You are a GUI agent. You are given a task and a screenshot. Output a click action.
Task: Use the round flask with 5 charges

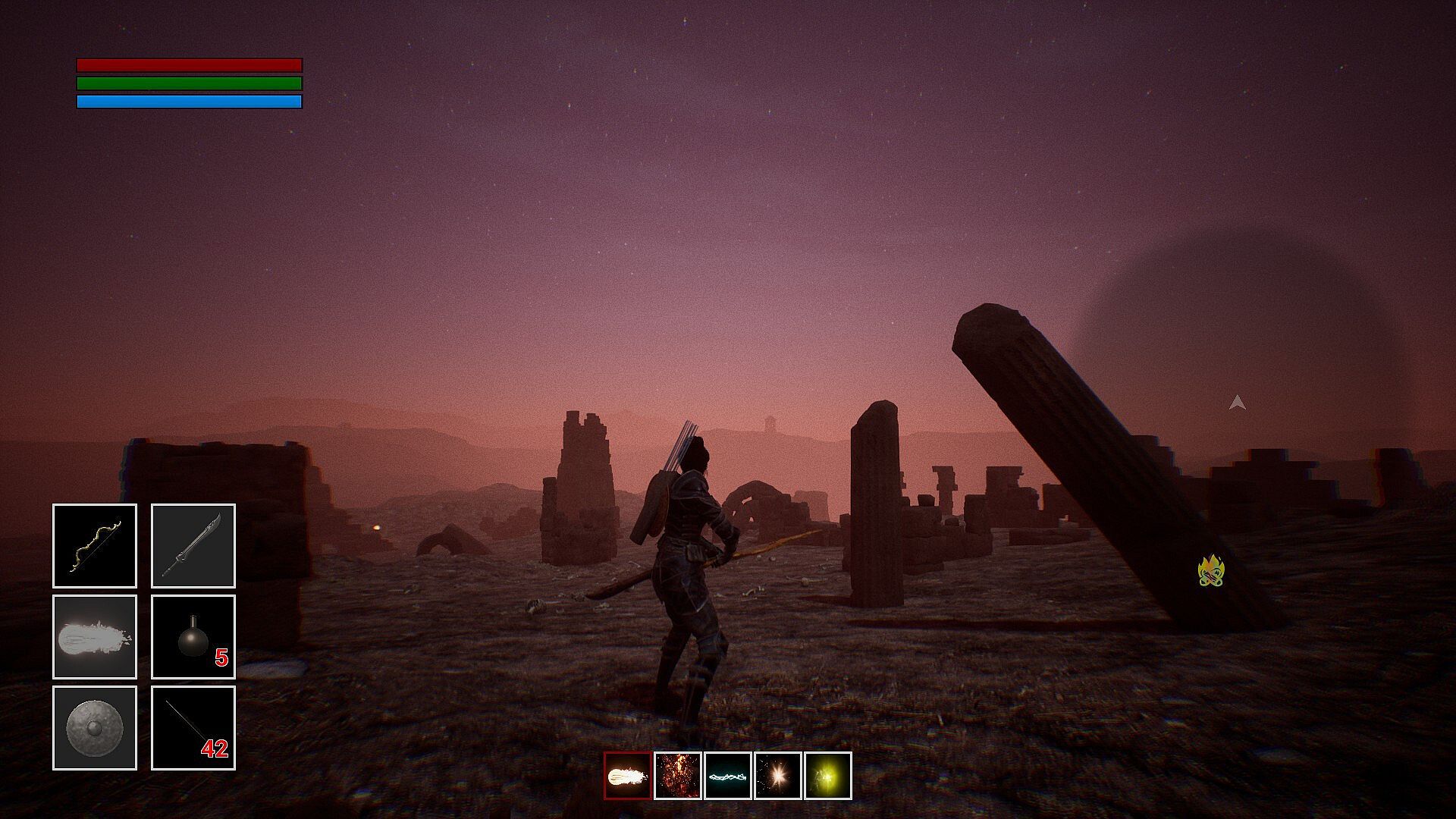pos(193,637)
